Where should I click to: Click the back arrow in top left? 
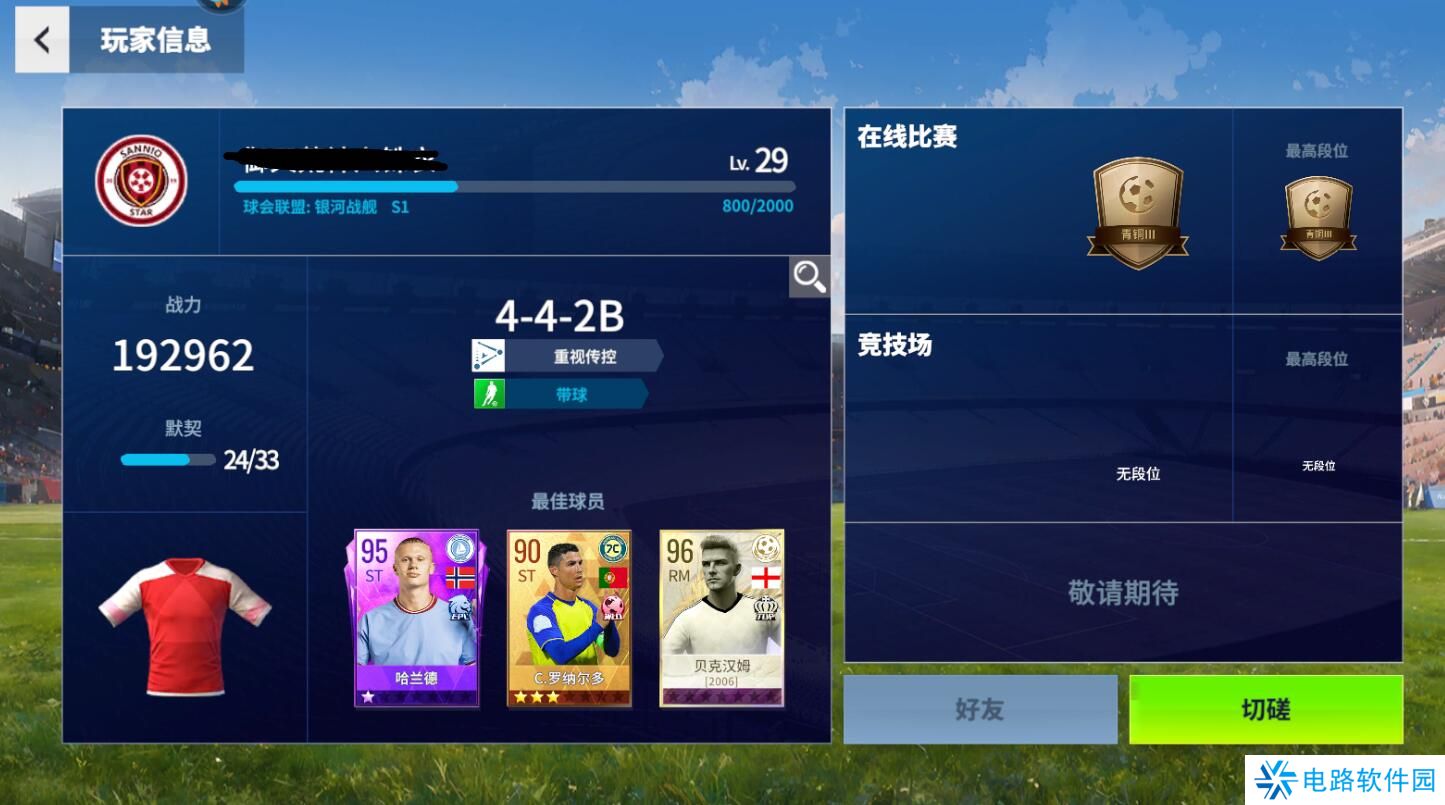[x=41, y=40]
